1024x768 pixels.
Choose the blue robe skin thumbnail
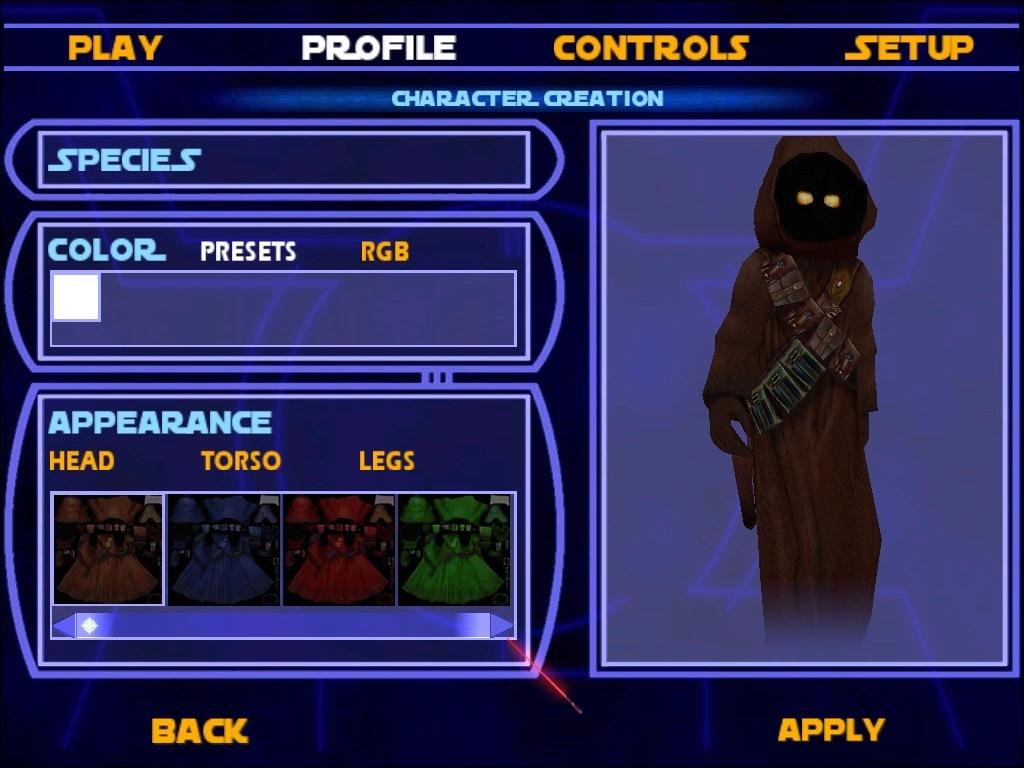pos(224,549)
